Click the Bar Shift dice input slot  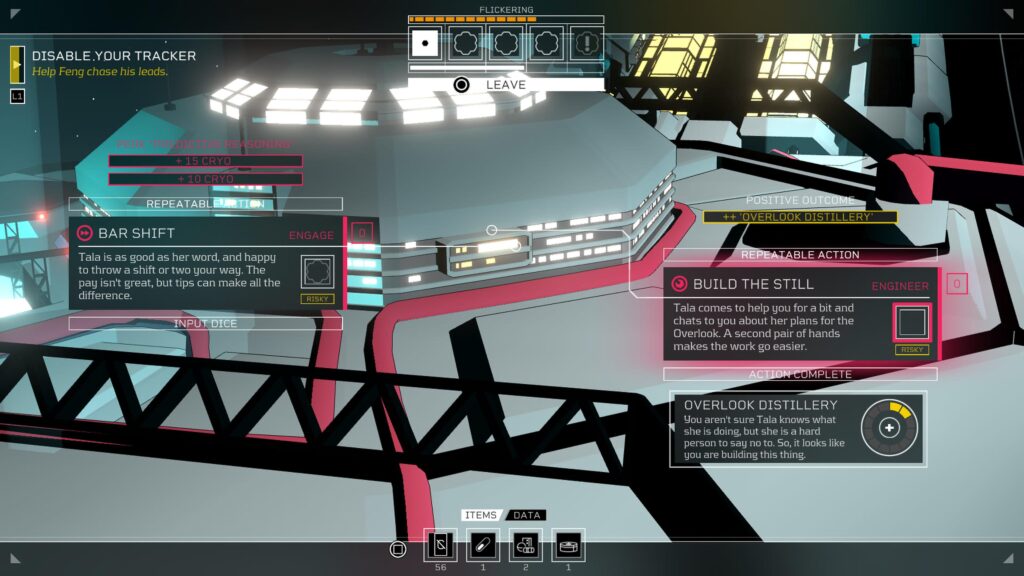(320, 271)
